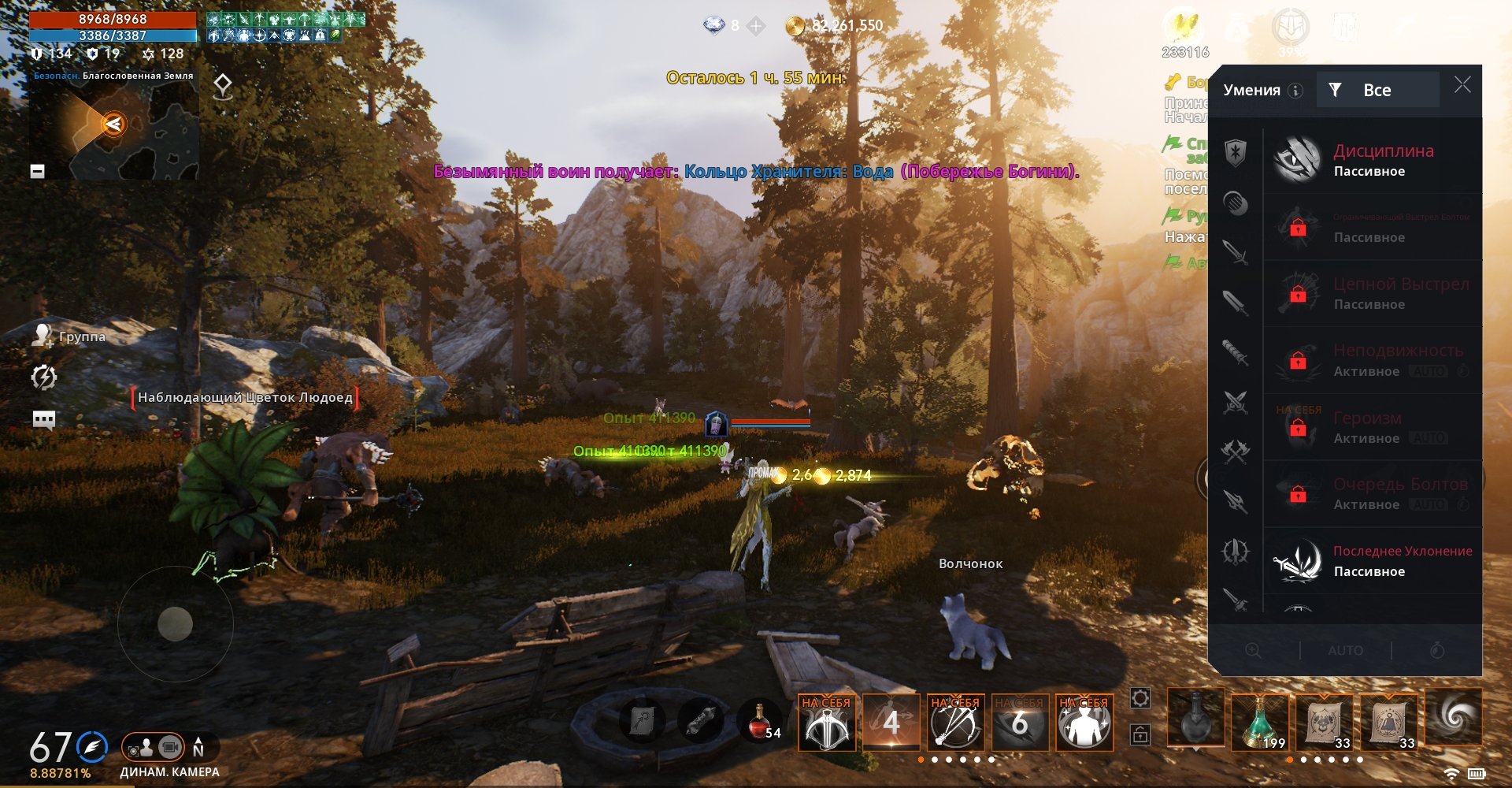This screenshot has width=1512, height=788.
Task: Use the red health potion
Action: coord(759,721)
